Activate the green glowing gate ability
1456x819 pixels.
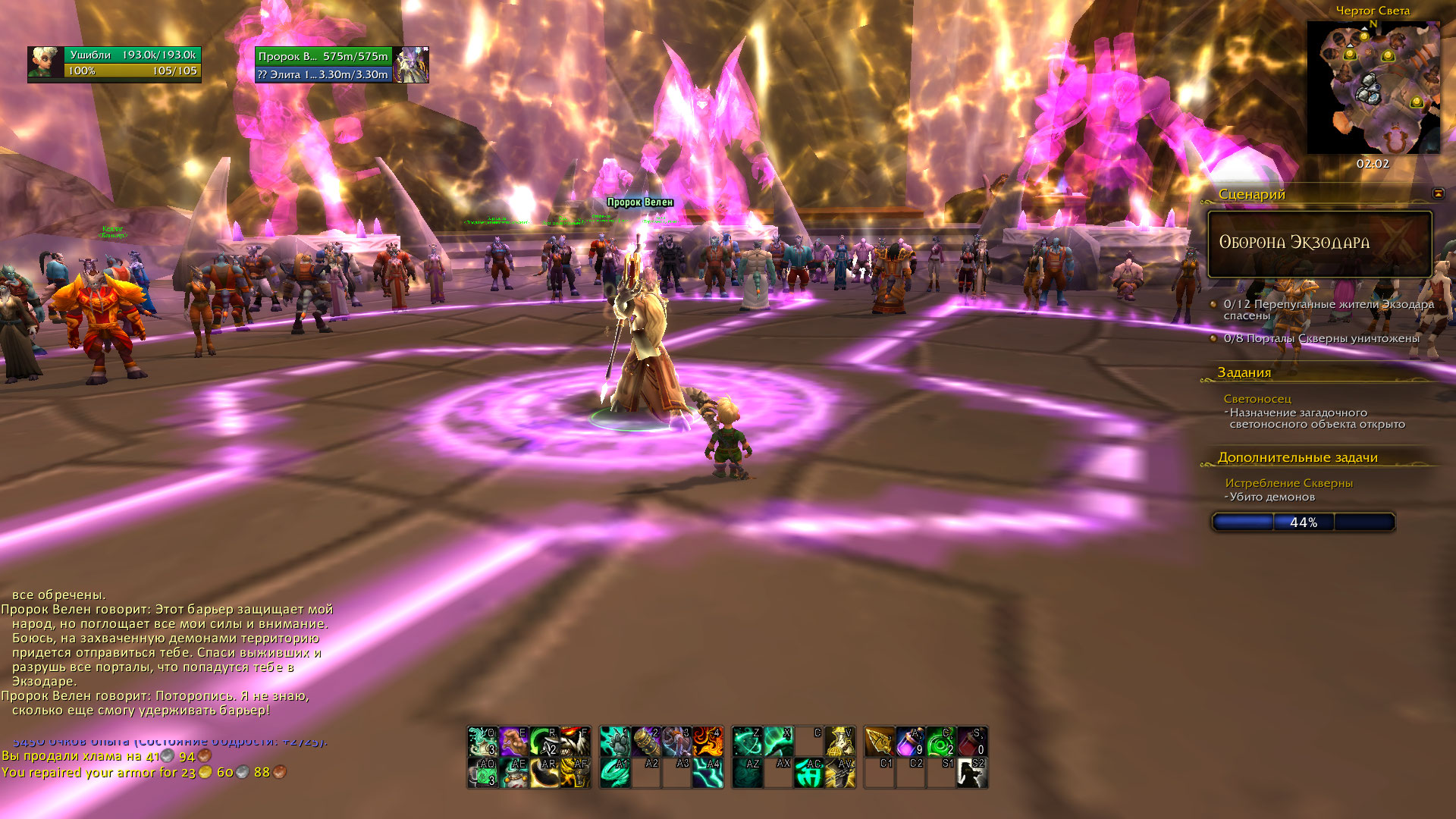click(x=809, y=773)
